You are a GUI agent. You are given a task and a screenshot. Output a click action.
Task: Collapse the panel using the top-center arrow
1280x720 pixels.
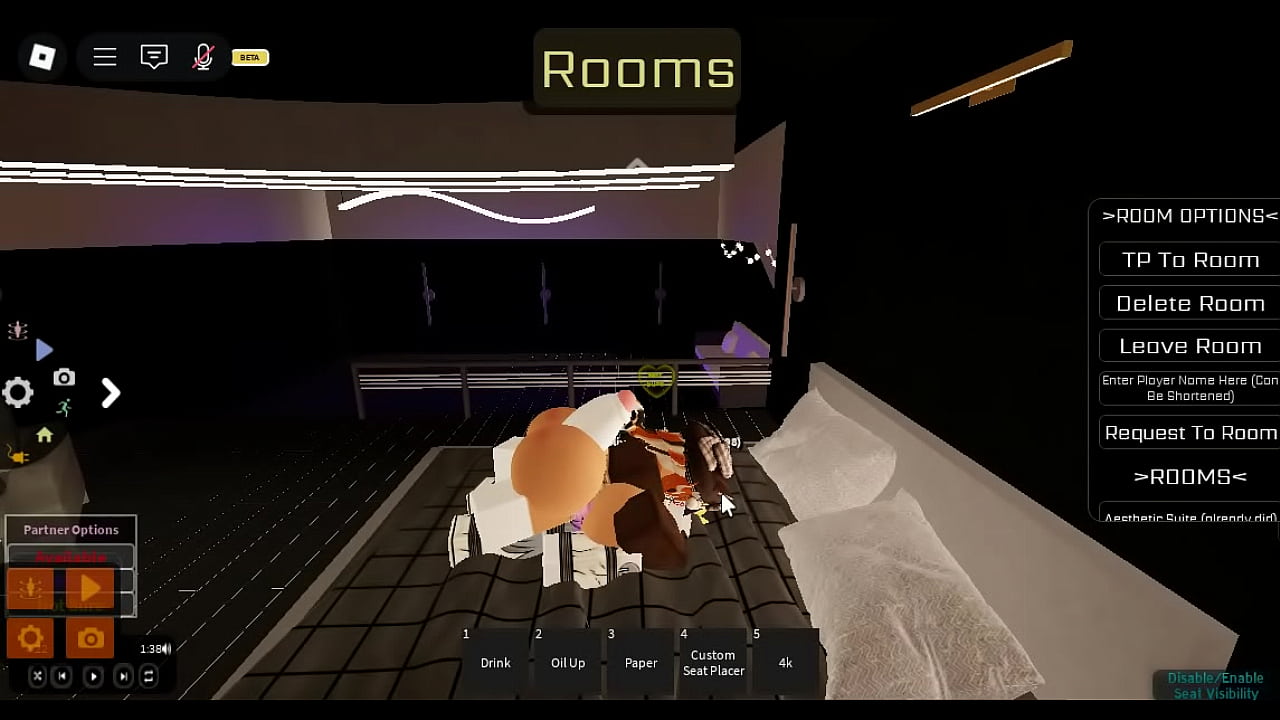click(x=638, y=162)
